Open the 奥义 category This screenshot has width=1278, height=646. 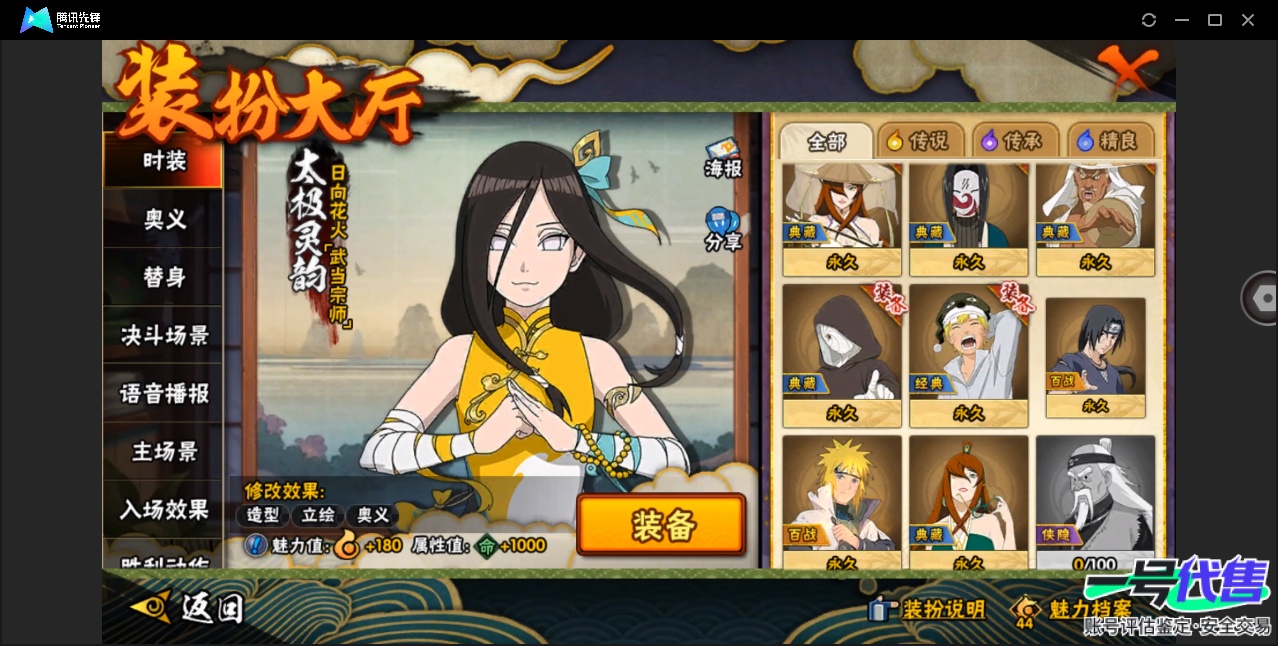tap(163, 219)
